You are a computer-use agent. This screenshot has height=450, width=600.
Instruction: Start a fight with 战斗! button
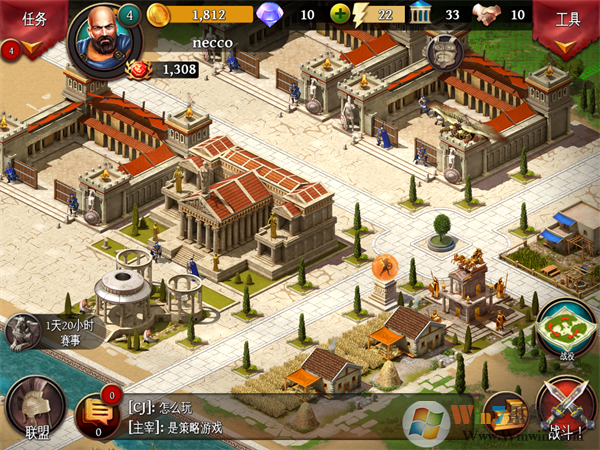567,410
